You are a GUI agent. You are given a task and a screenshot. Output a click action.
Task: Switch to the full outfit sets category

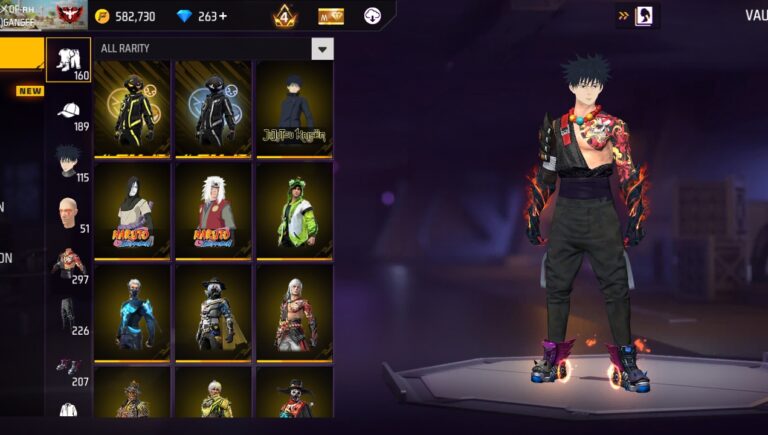[x=69, y=60]
